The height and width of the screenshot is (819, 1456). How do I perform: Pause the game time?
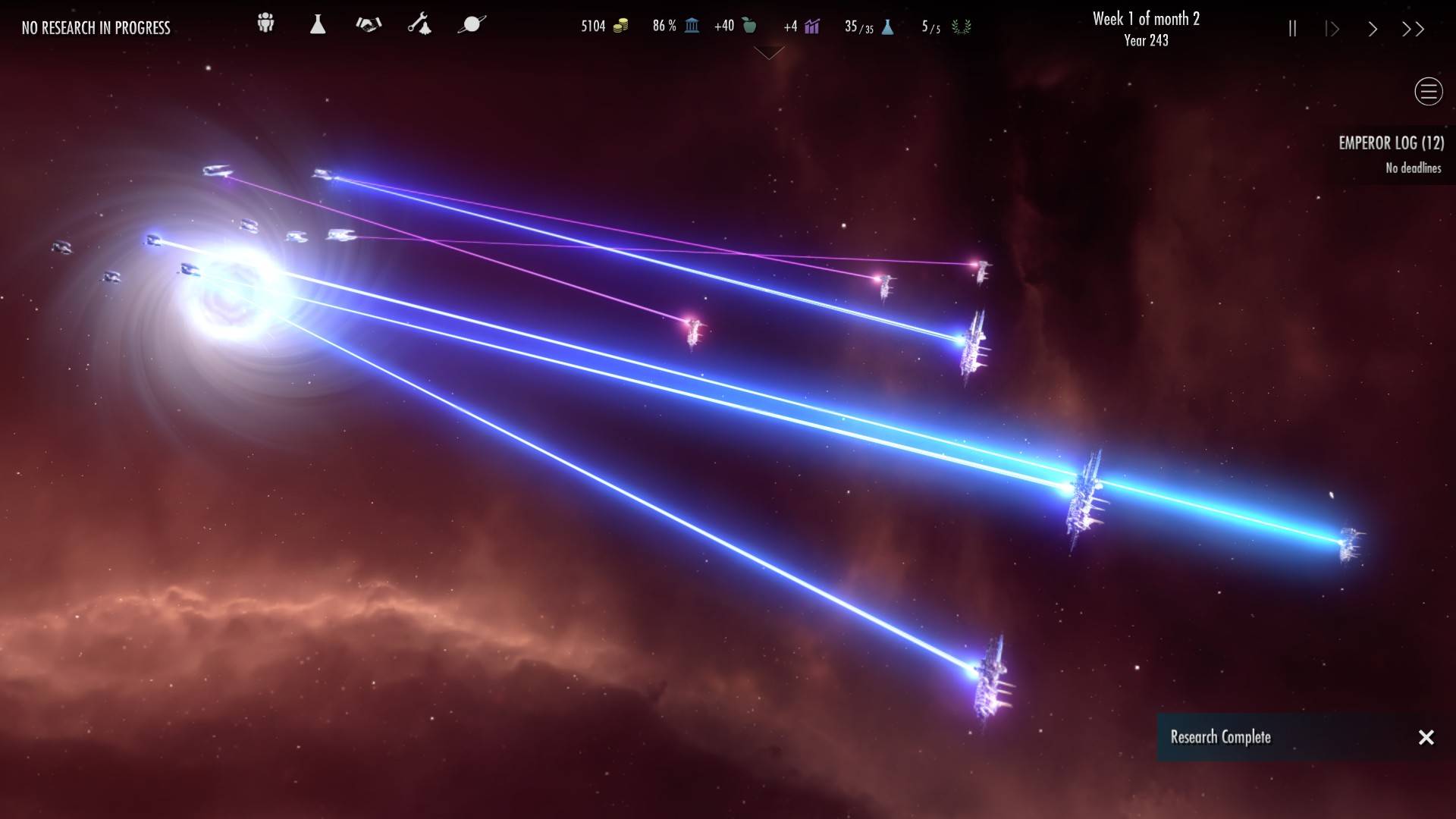(1292, 29)
